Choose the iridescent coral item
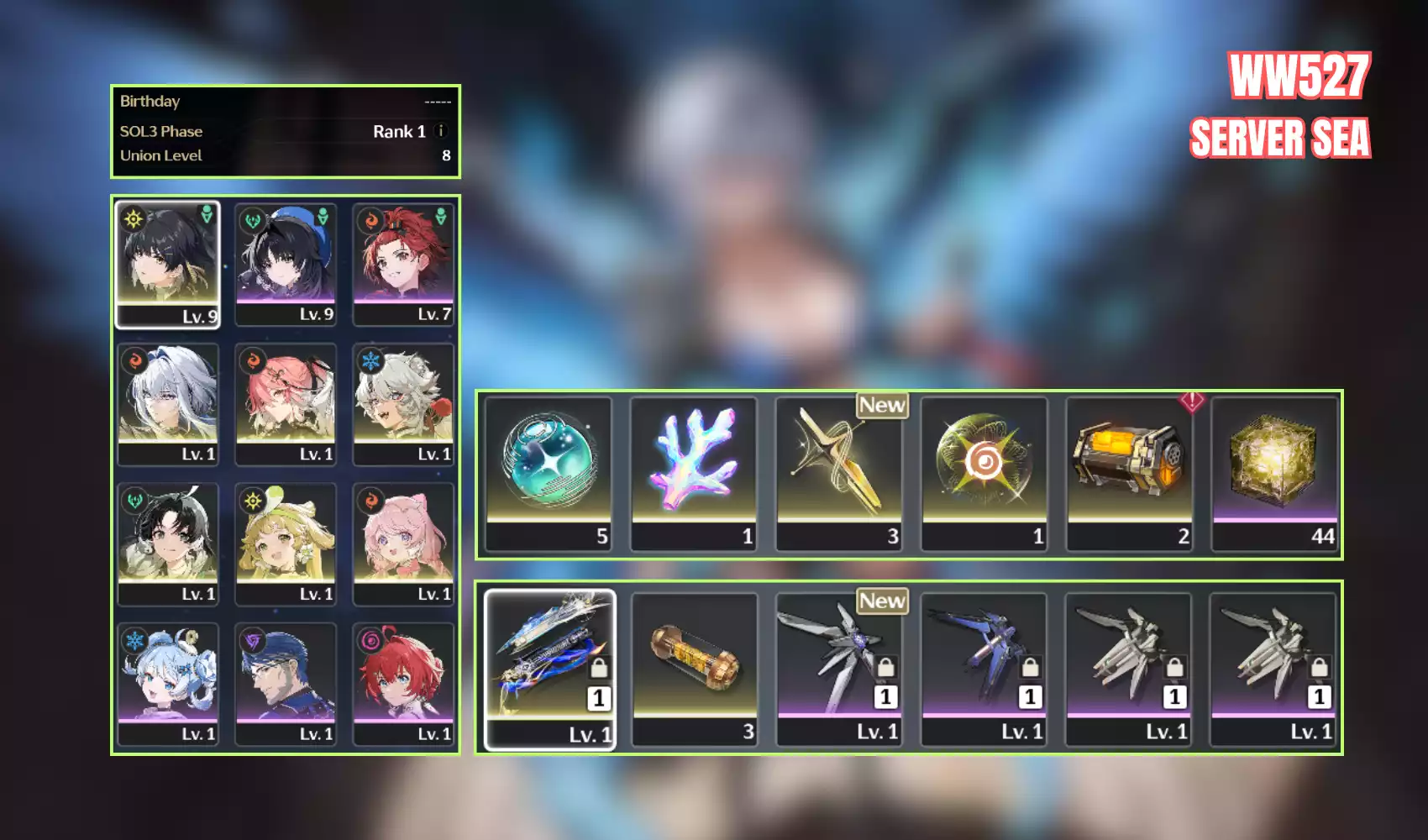1428x840 pixels. [694, 474]
